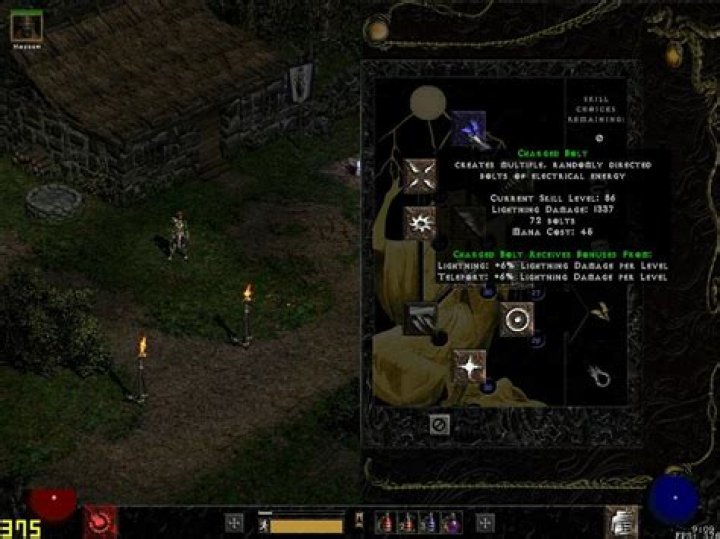Switch to the winged-icon skill tab

pyautogui.click(x=600, y=310)
